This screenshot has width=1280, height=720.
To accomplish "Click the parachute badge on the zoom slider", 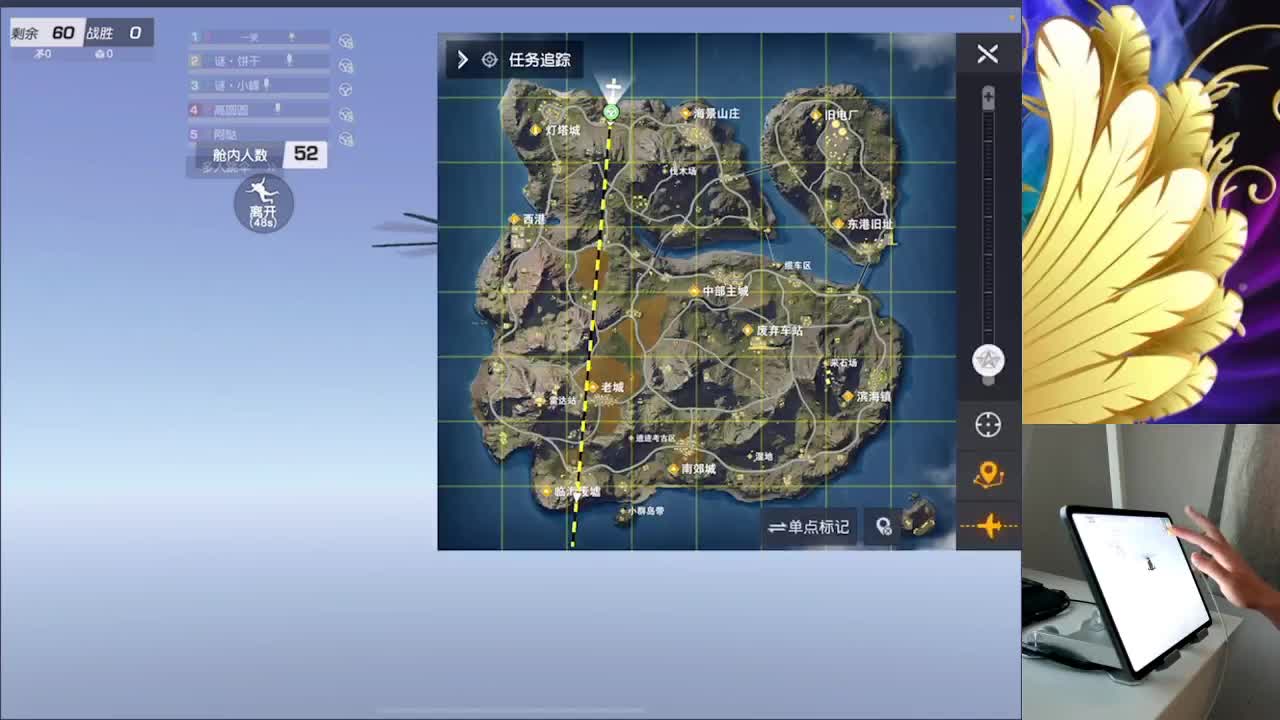I will click(x=988, y=363).
